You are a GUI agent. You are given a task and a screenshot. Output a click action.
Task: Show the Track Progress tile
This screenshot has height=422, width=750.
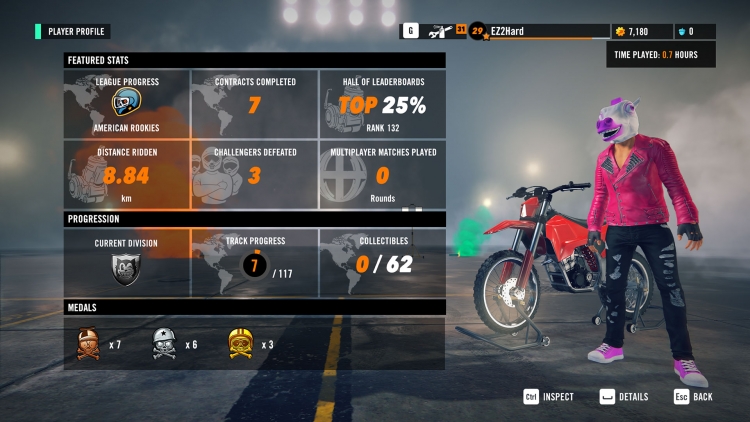pyautogui.click(x=254, y=262)
